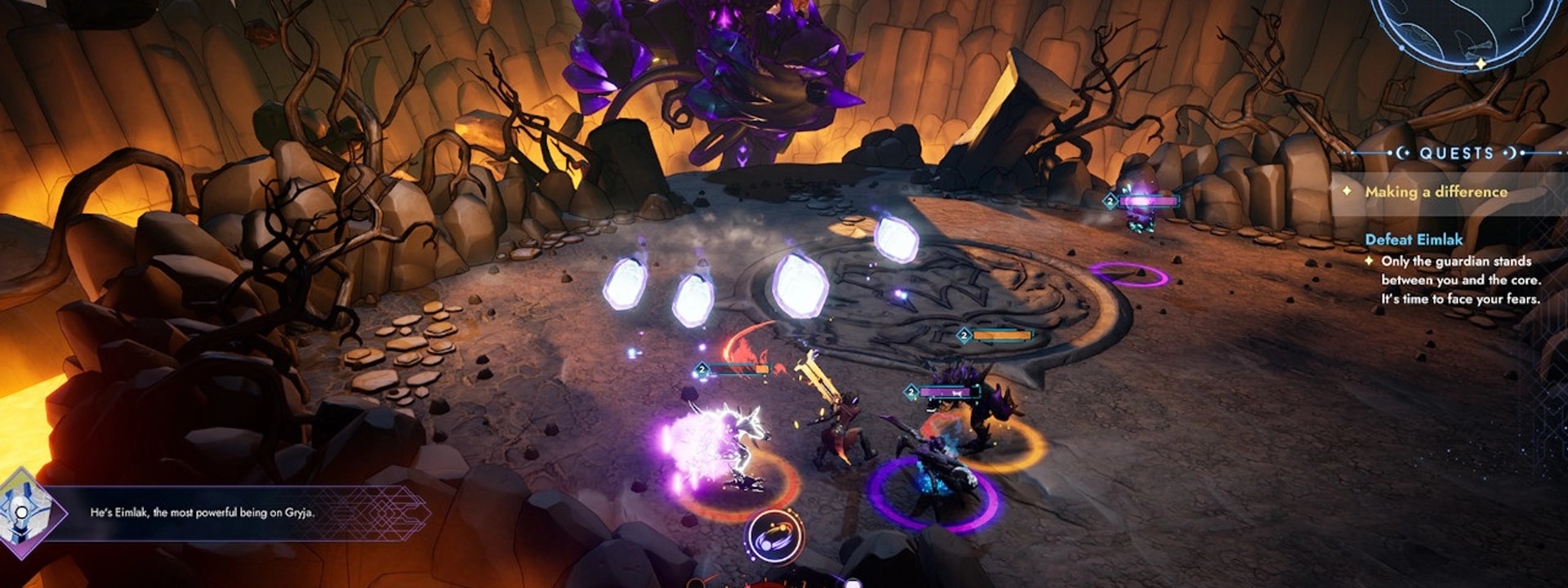
Task: Select the "Making a difference" quest entry
Action: [x=1436, y=192]
